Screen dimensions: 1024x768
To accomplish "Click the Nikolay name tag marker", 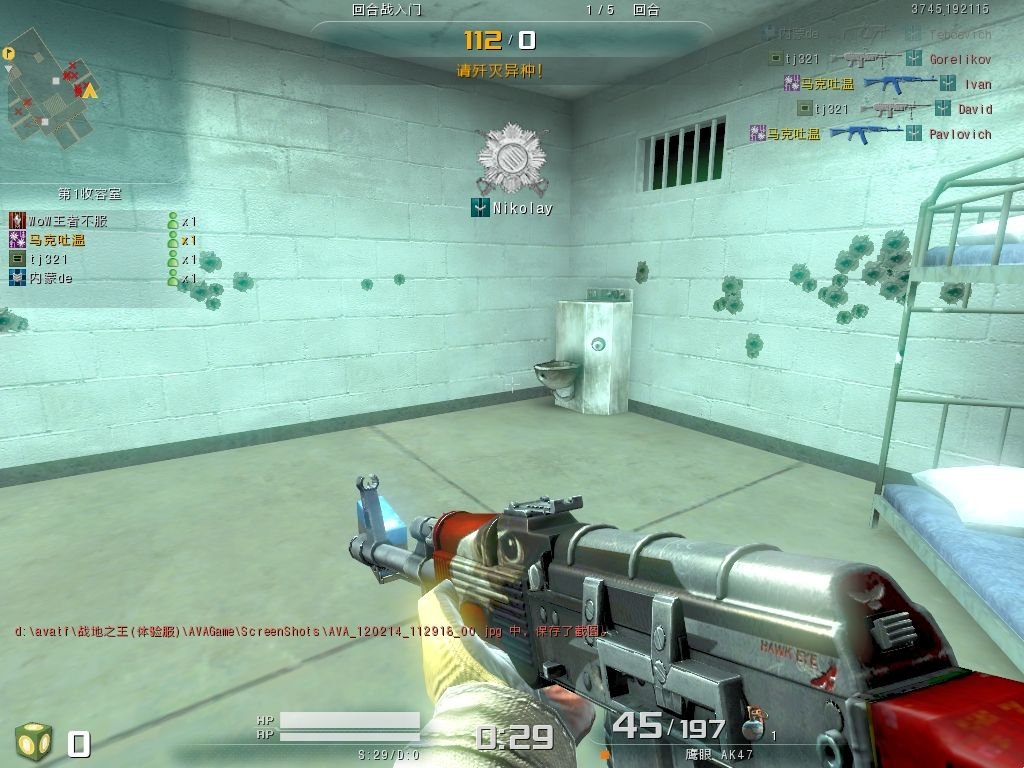I will (512, 208).
